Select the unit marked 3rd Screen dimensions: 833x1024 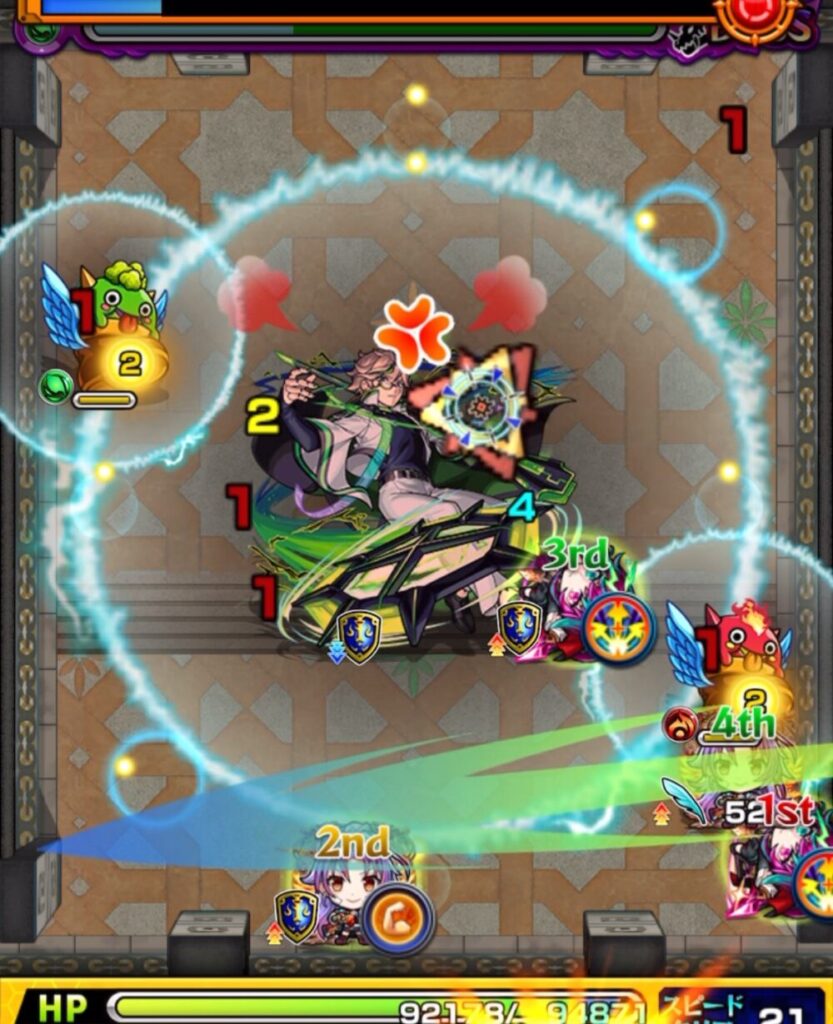pos(568,610)
